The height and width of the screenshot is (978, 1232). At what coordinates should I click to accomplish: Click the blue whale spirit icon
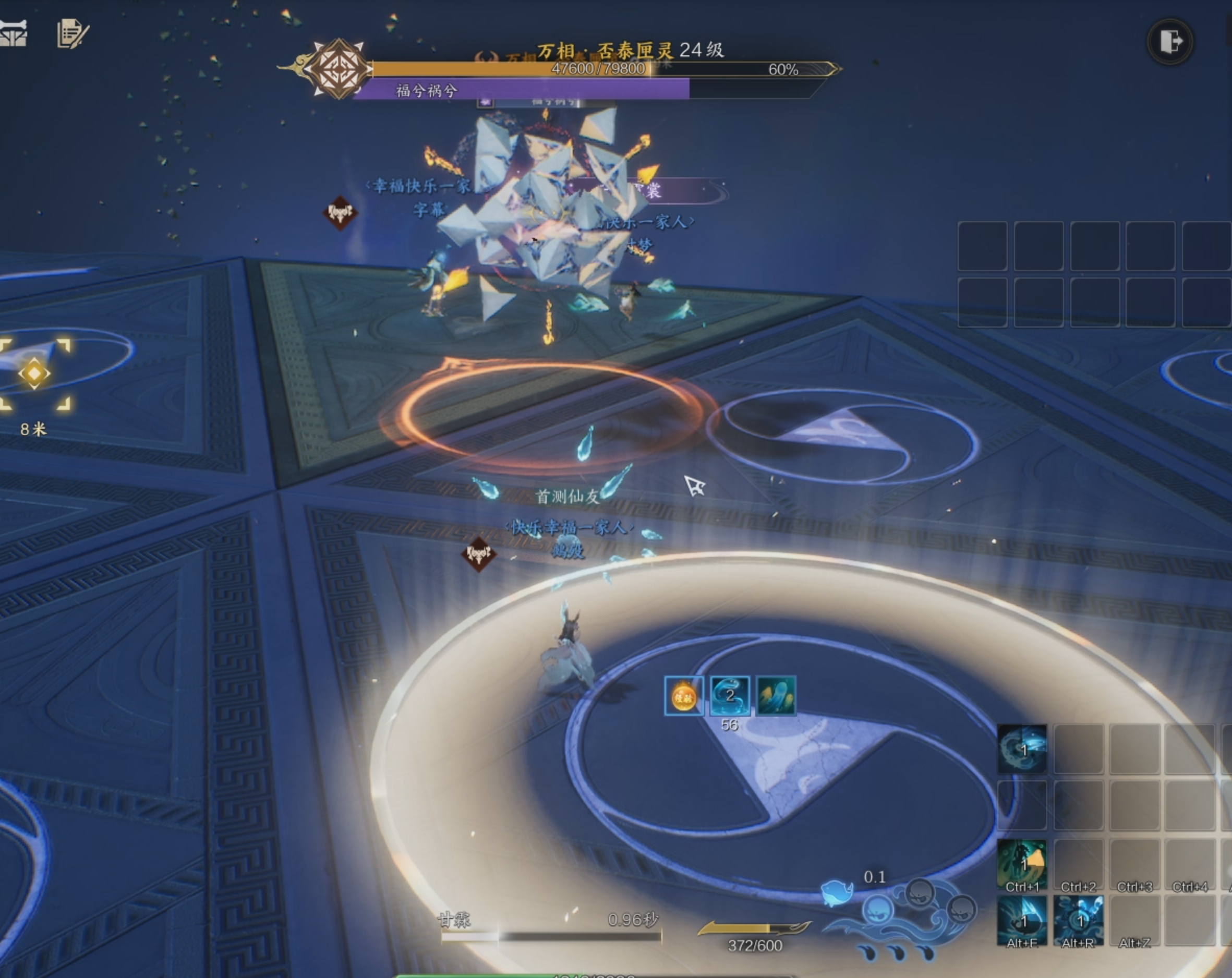836,892
